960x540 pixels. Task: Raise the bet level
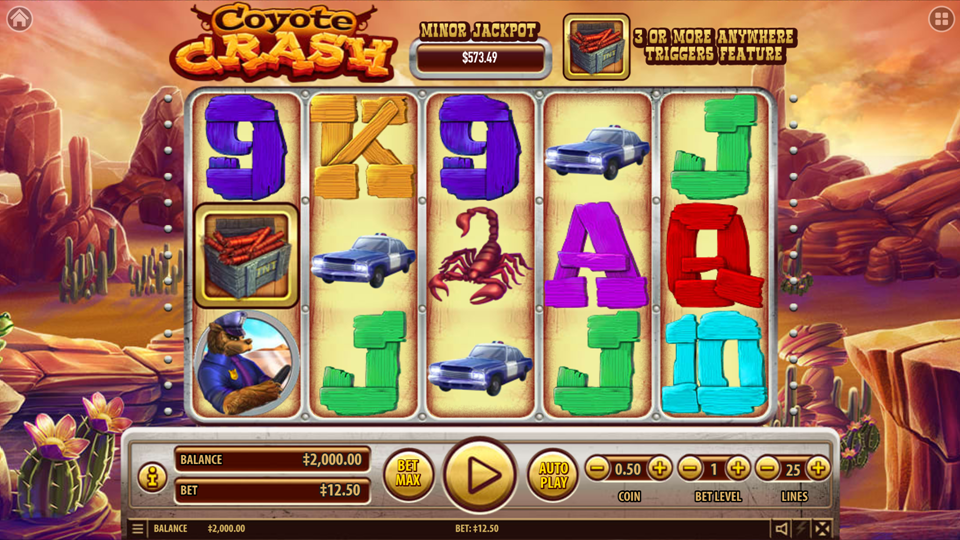(738, 468)
